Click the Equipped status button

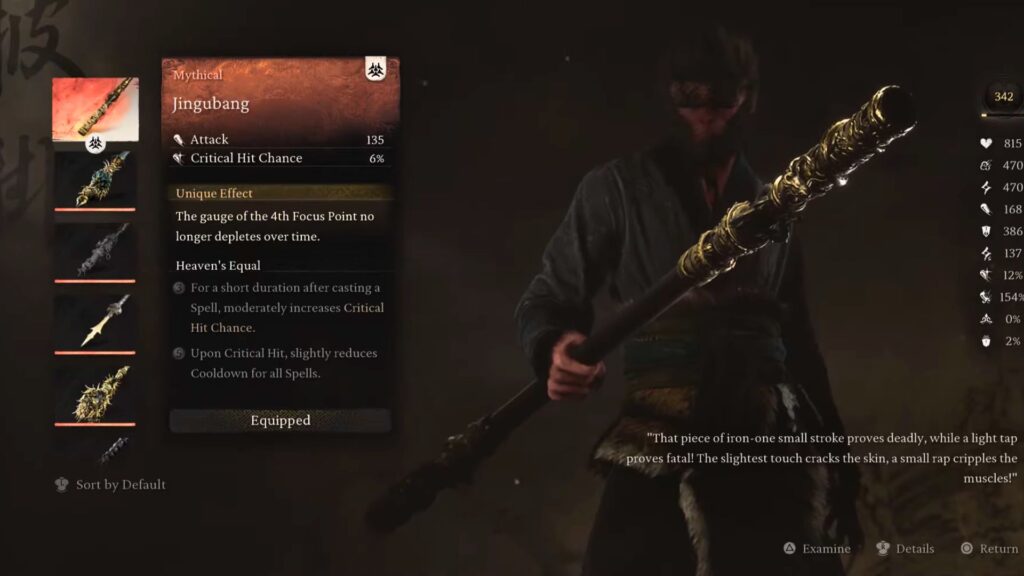pos(280,421)
